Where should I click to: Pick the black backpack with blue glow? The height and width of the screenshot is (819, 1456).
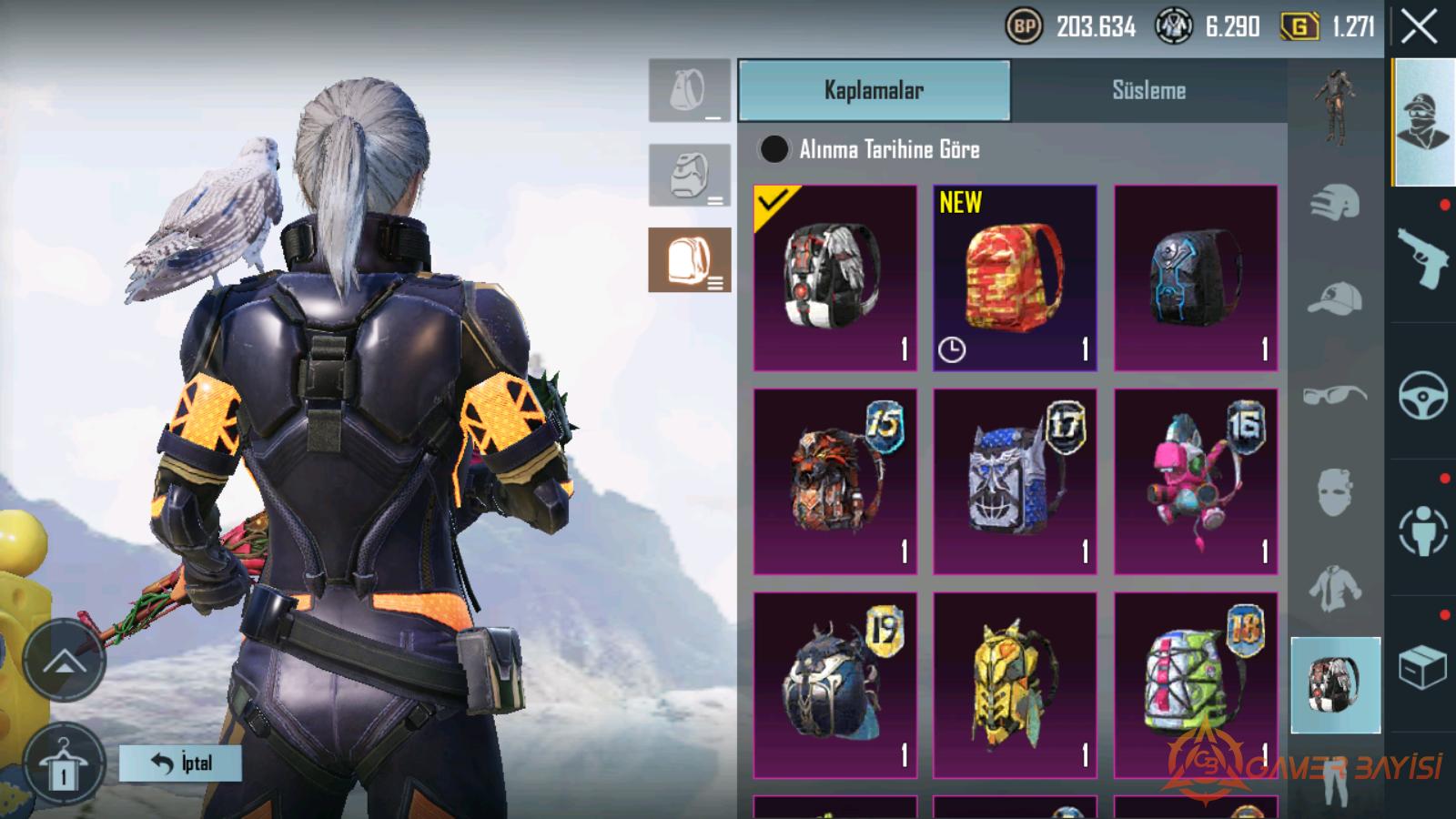[x=1196, y=278]
